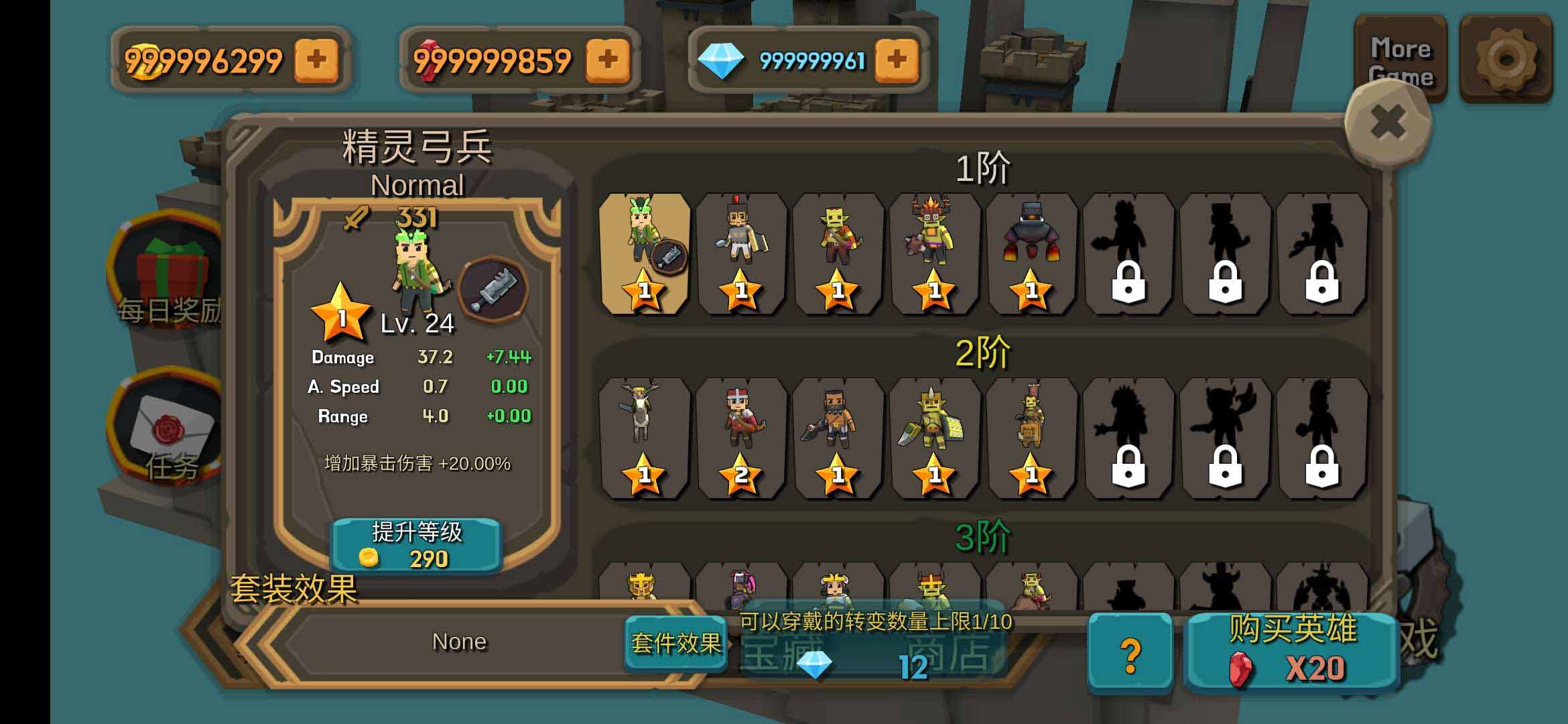Add red gems using the plus button

pos(607,60)
